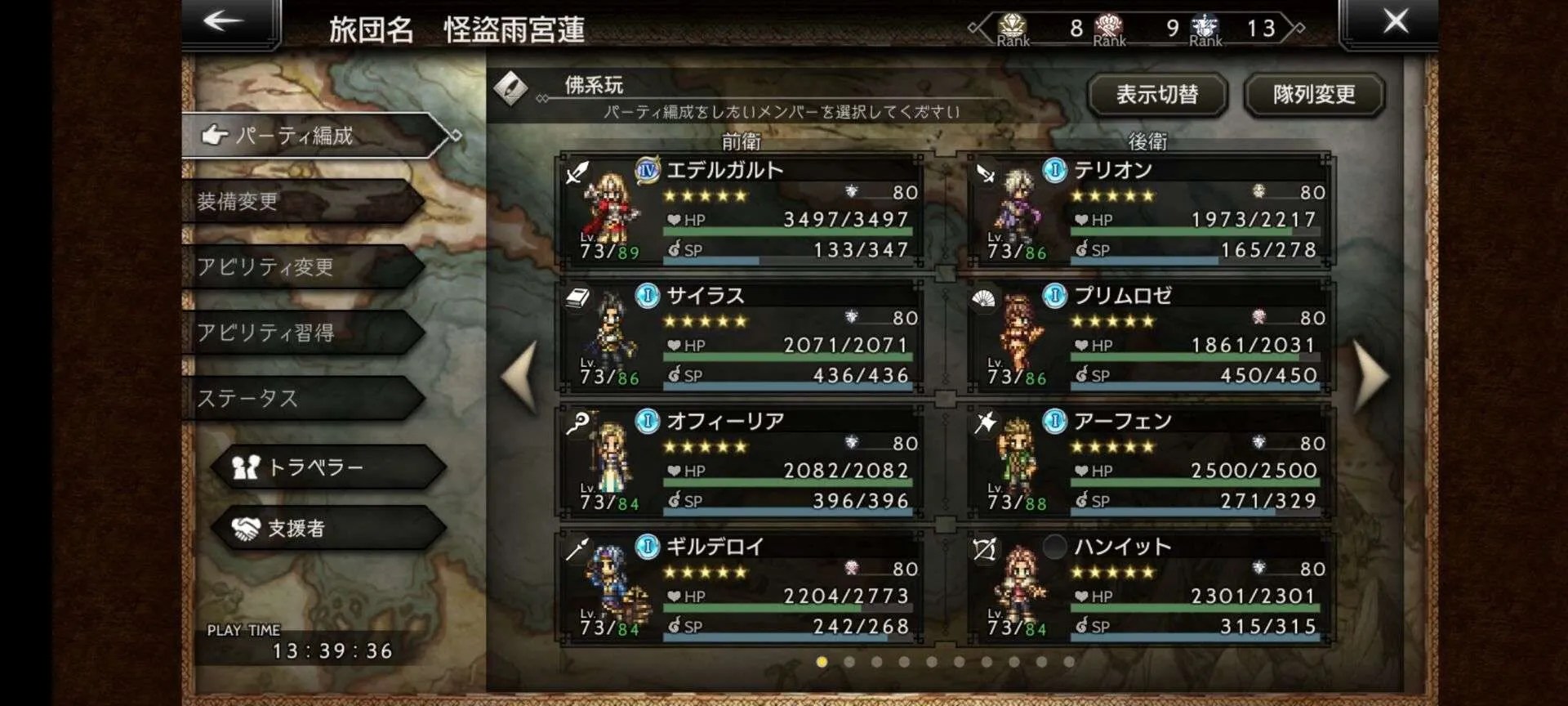
Task: Select アーフェン from the back row
Action: [x=1148, y=462]
